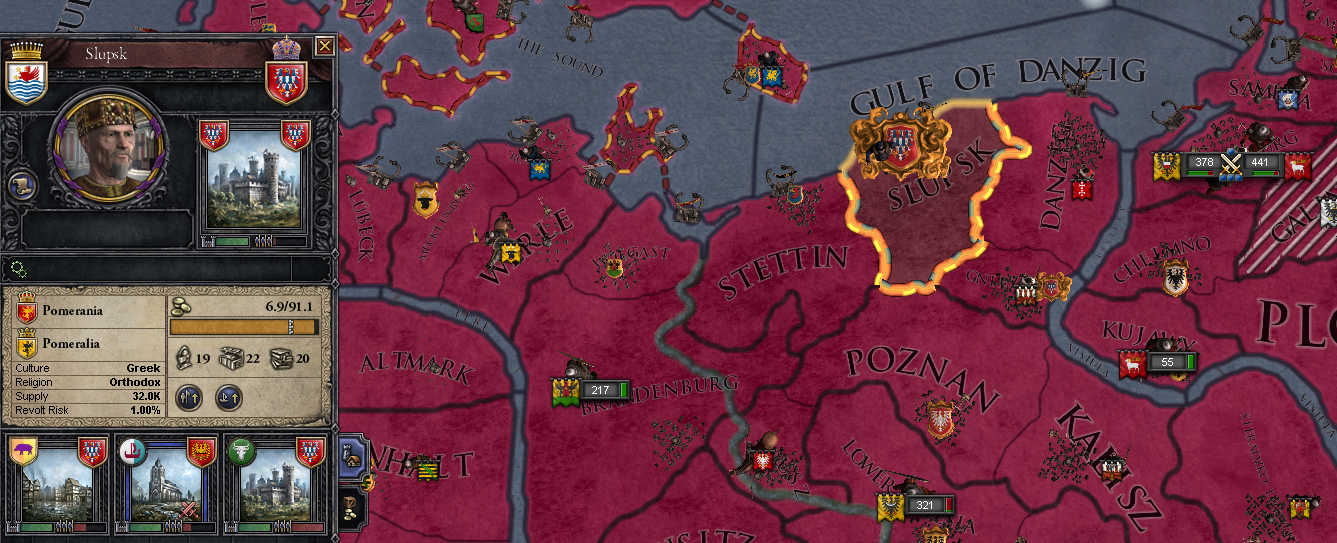Raise the province ships with the ship button

point(229,397)
